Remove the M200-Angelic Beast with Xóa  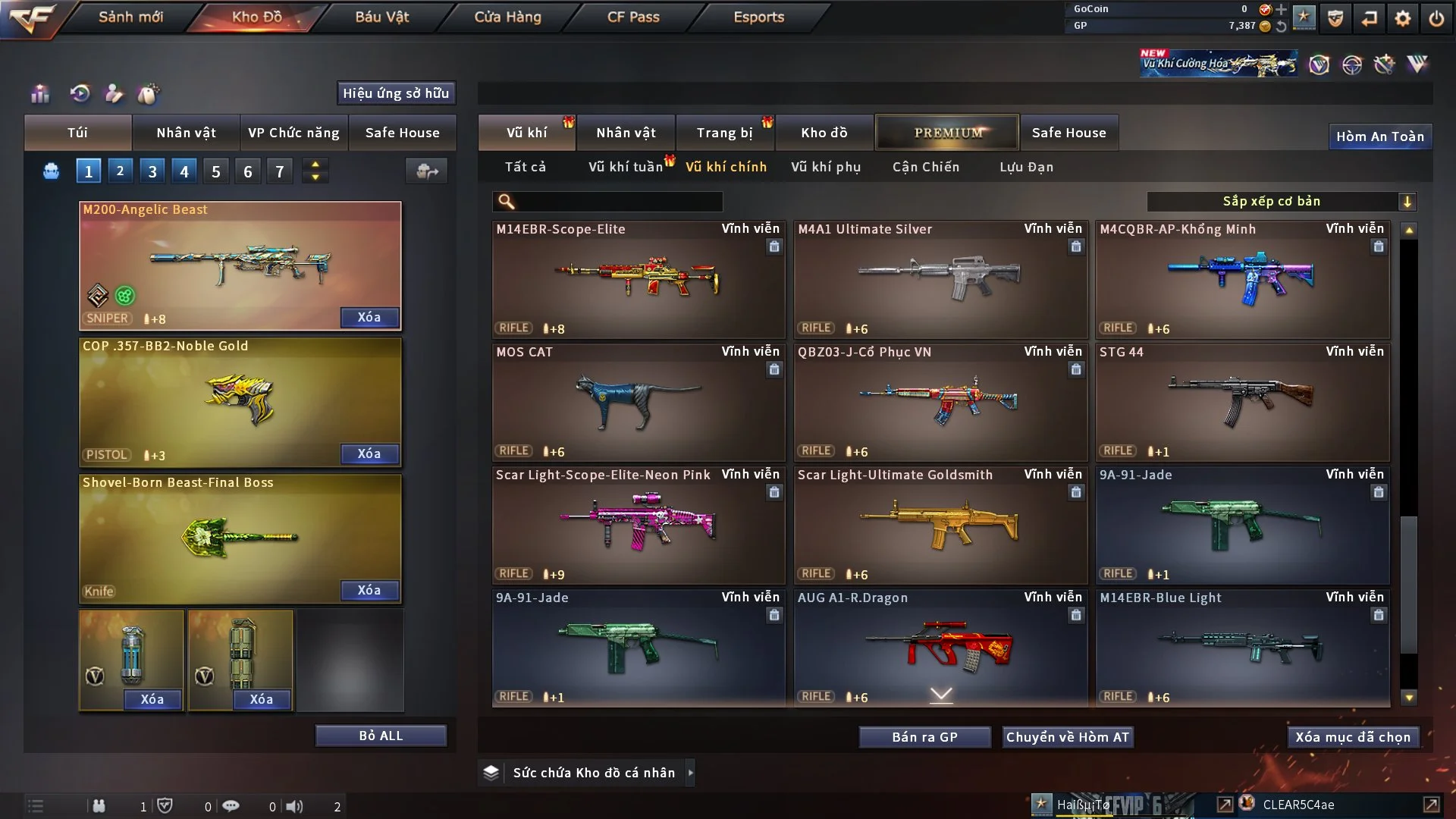369,317
